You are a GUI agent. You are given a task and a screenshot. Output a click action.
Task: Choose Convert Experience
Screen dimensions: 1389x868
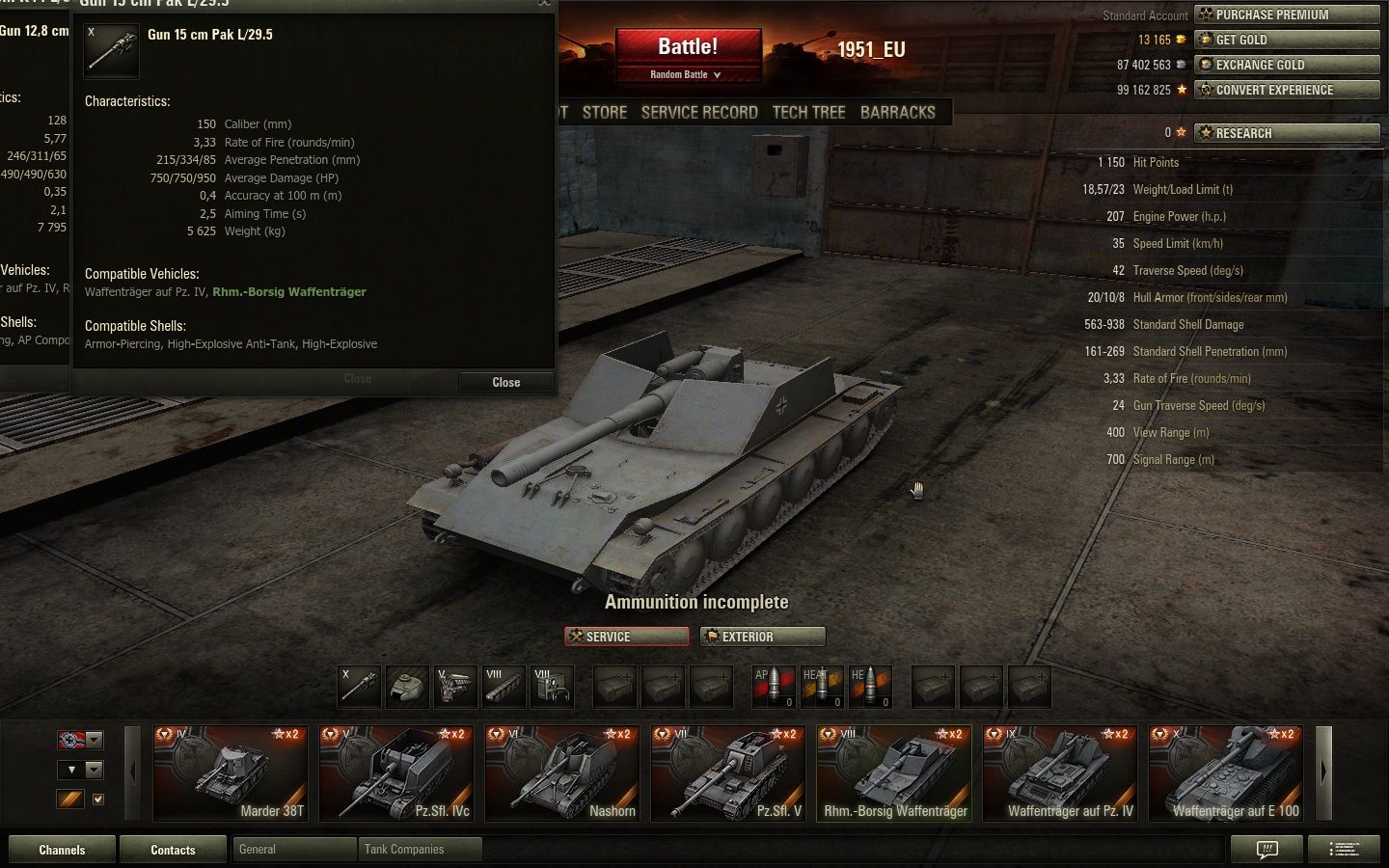[1287, 90]
